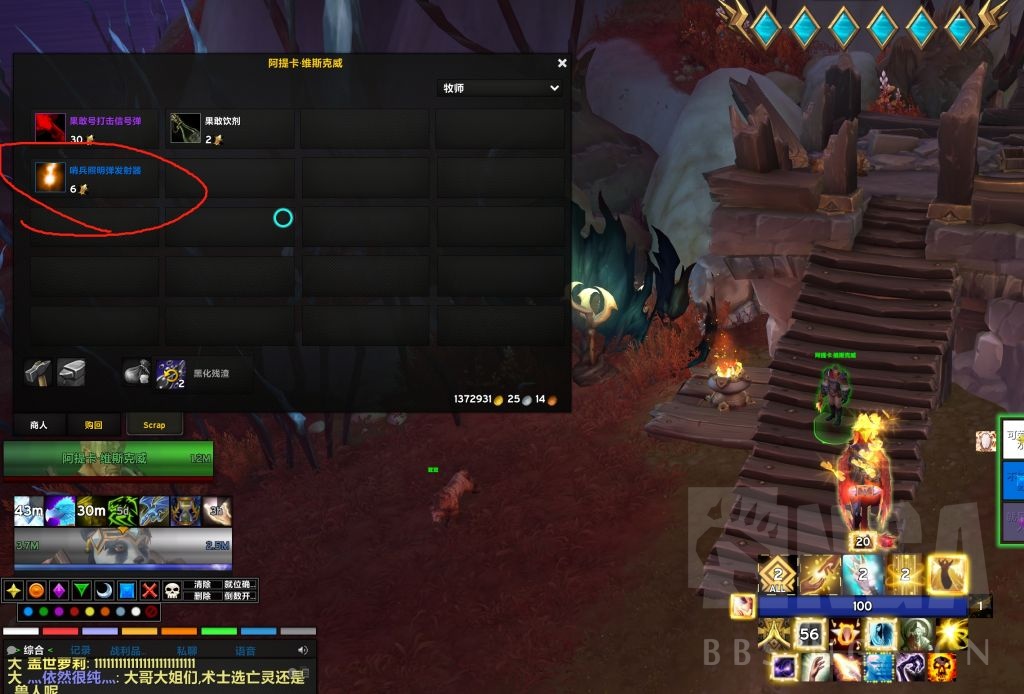Screen dimensions: 1024x694
Task: Set the skull raid marker
Action: 172,590
